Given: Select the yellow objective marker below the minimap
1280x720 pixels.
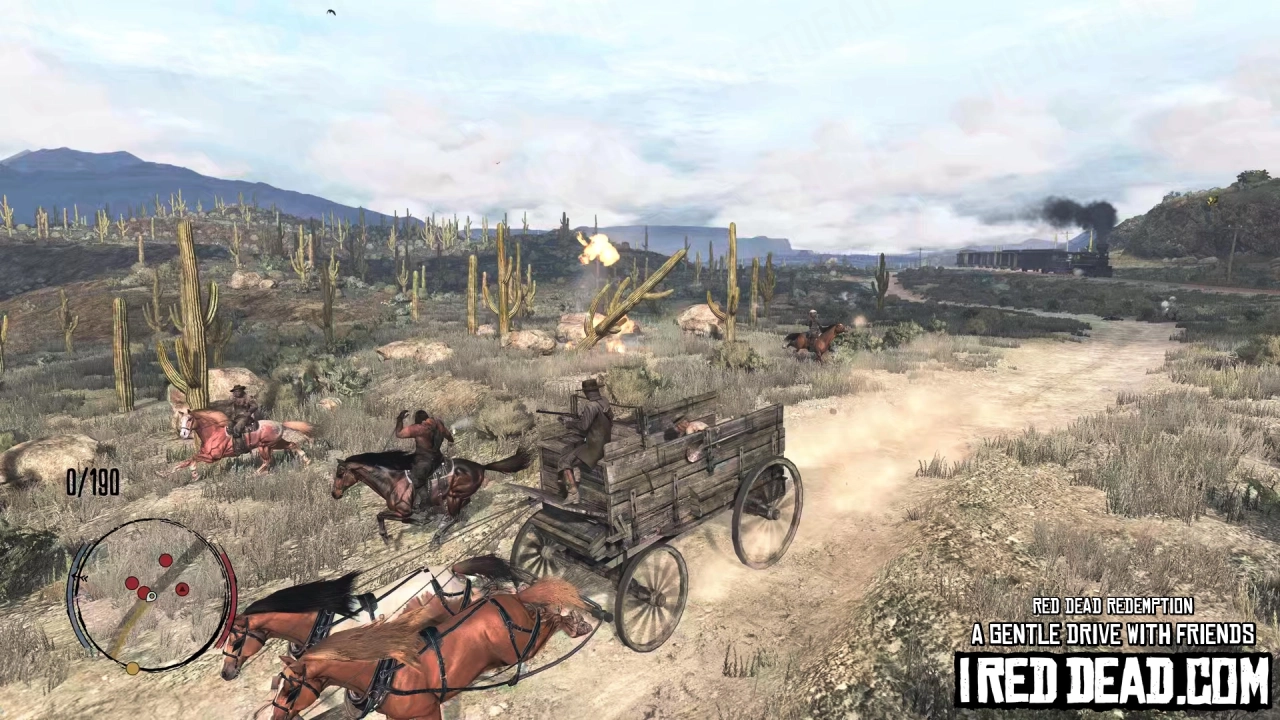Looking at the screenshot, I should point(132,668).
